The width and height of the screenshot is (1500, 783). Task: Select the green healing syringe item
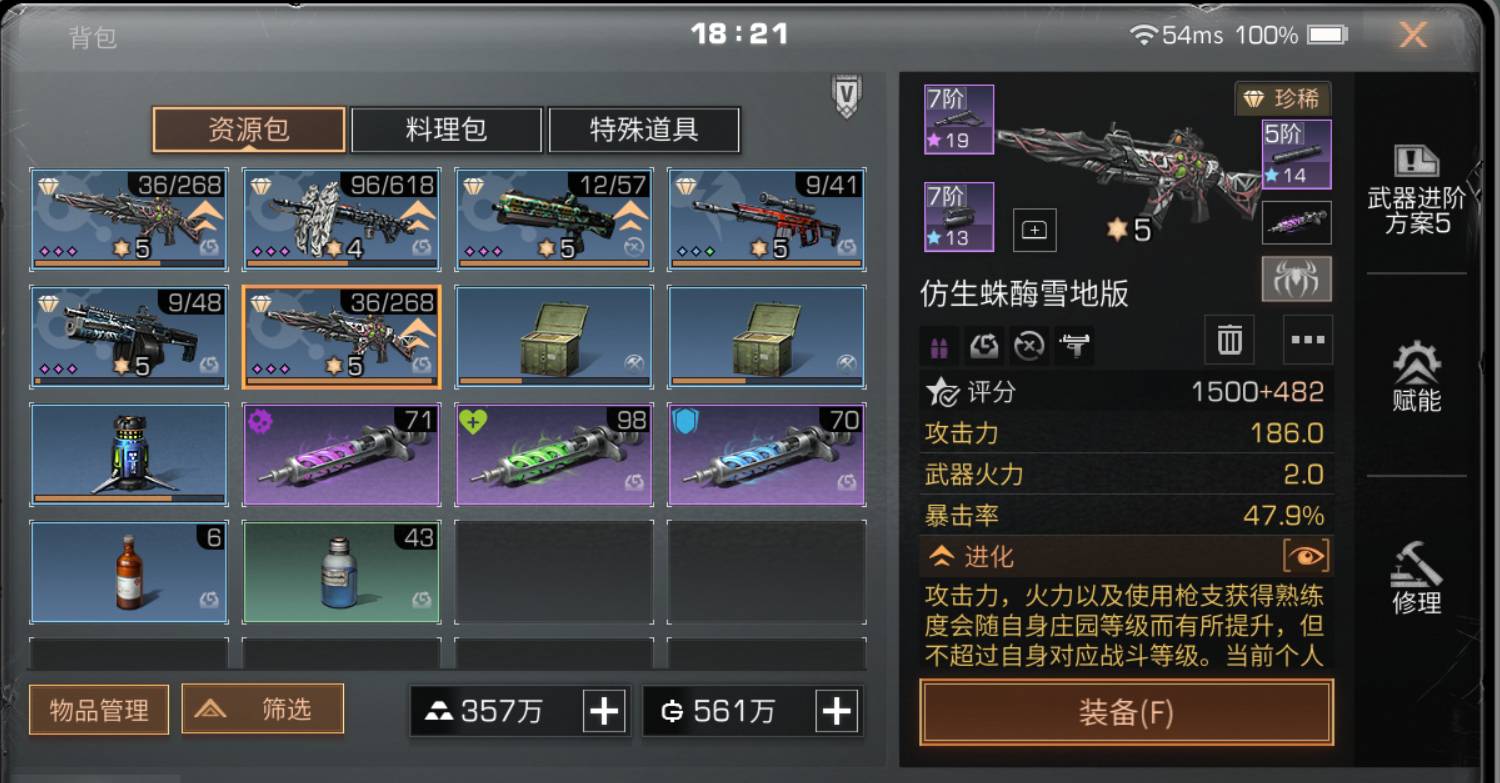point(553,453)
